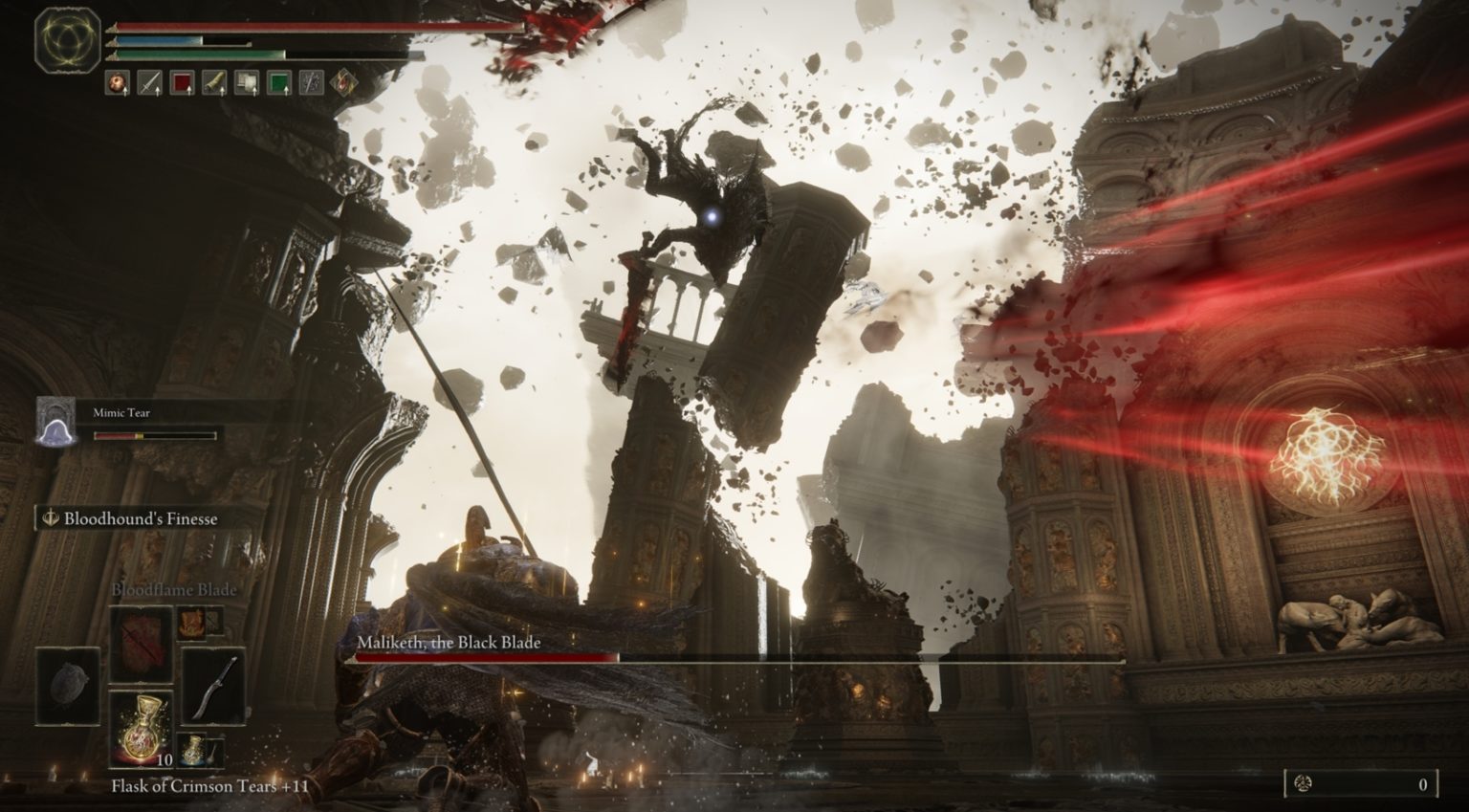The width and height of the screenshot is (1469, 812).
Task: Click the Bloodhound's Fang weapon slot icon
Action: point(213,688)
